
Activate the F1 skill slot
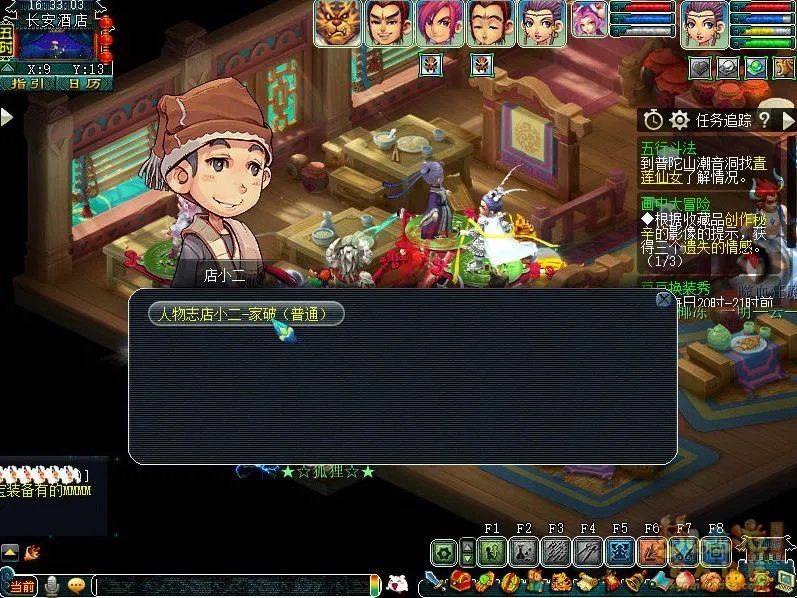click(491, 551)
